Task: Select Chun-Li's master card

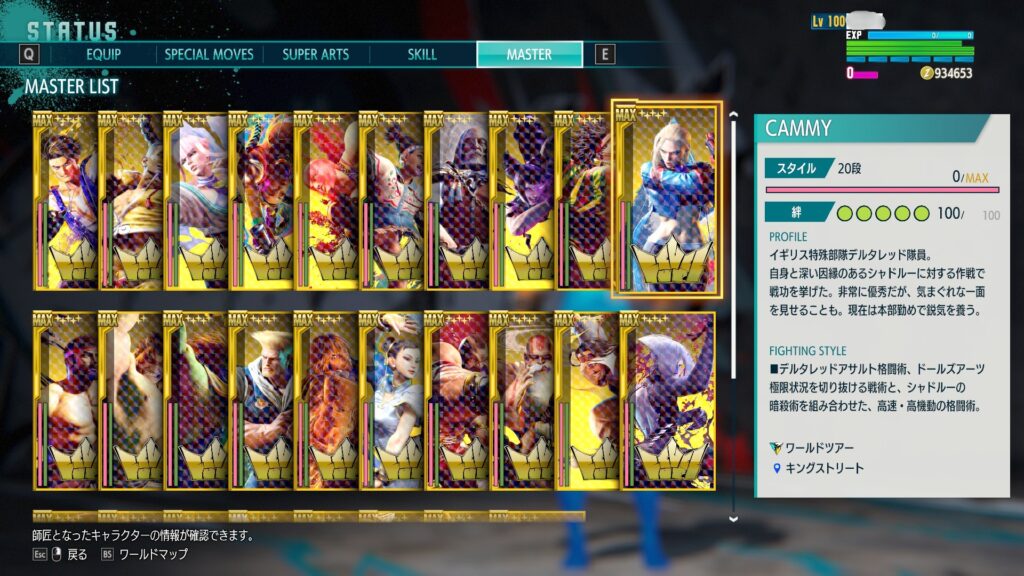Action: click(x=390, y=400)
